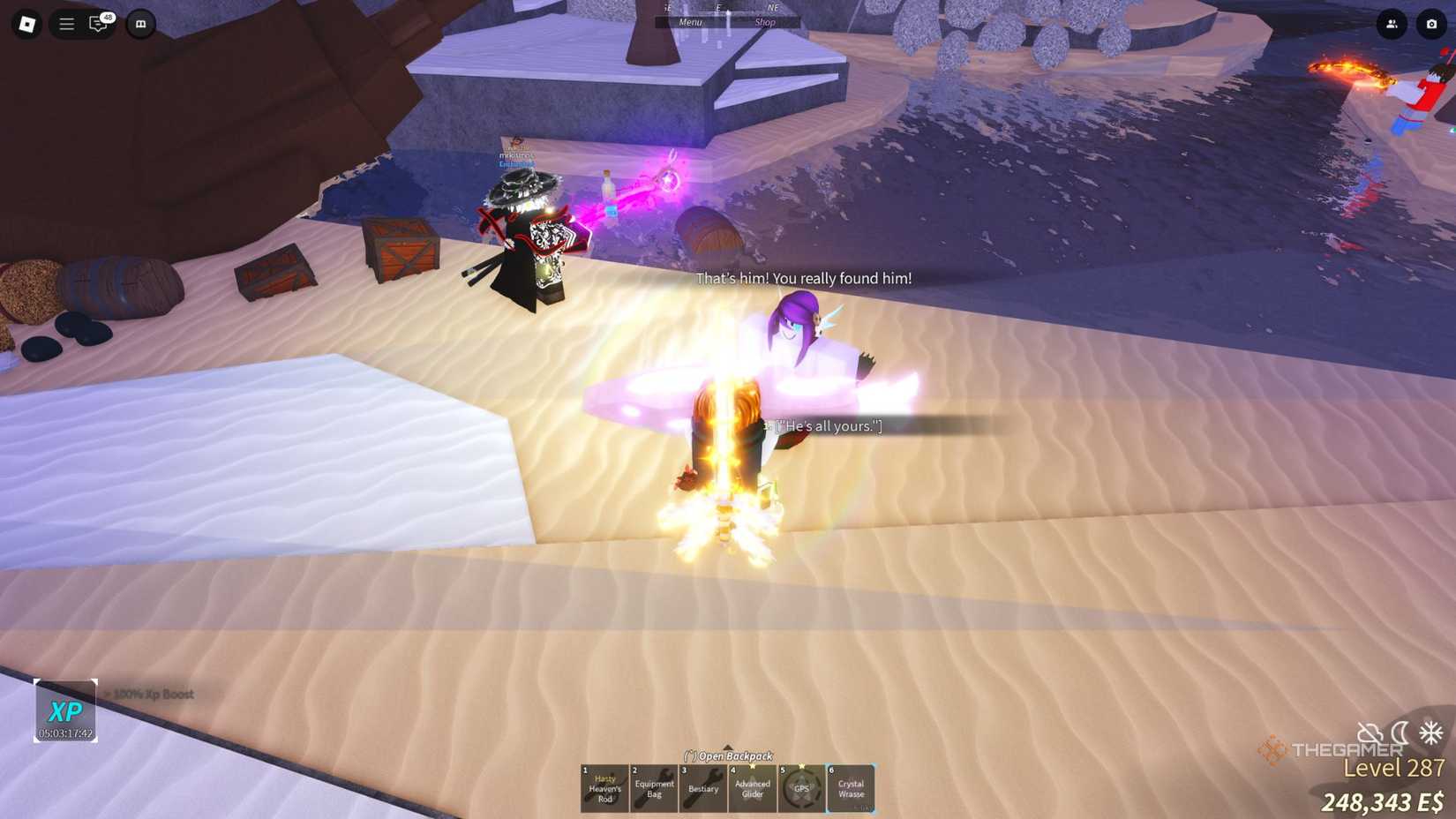The width and height of the screenshot is (1456, 819).
Task: Open the players list icon in the top right
Action: point(1392,25)
